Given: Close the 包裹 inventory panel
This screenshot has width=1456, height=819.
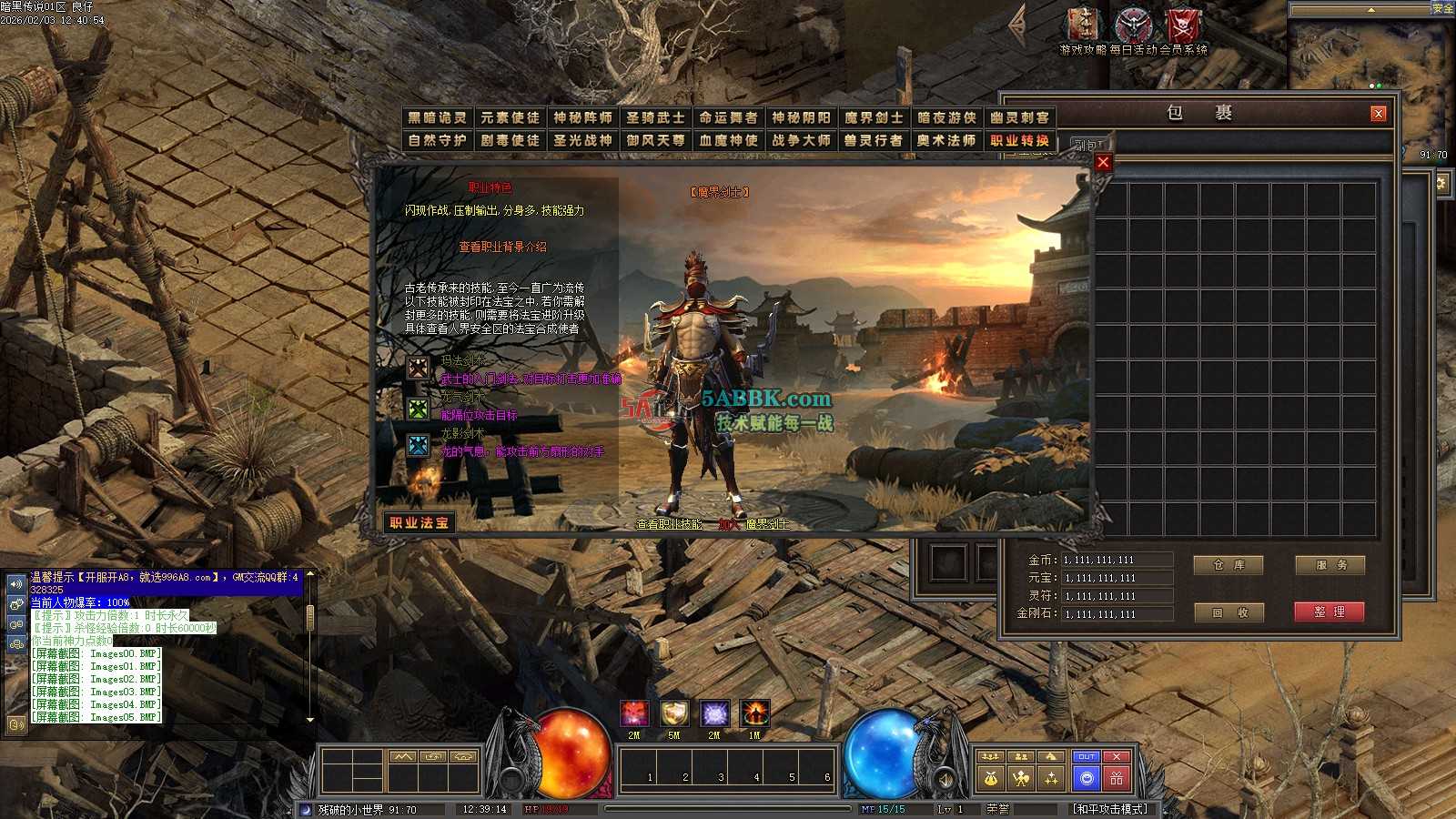Looking at the screenshot, I should coord(1379,114).
